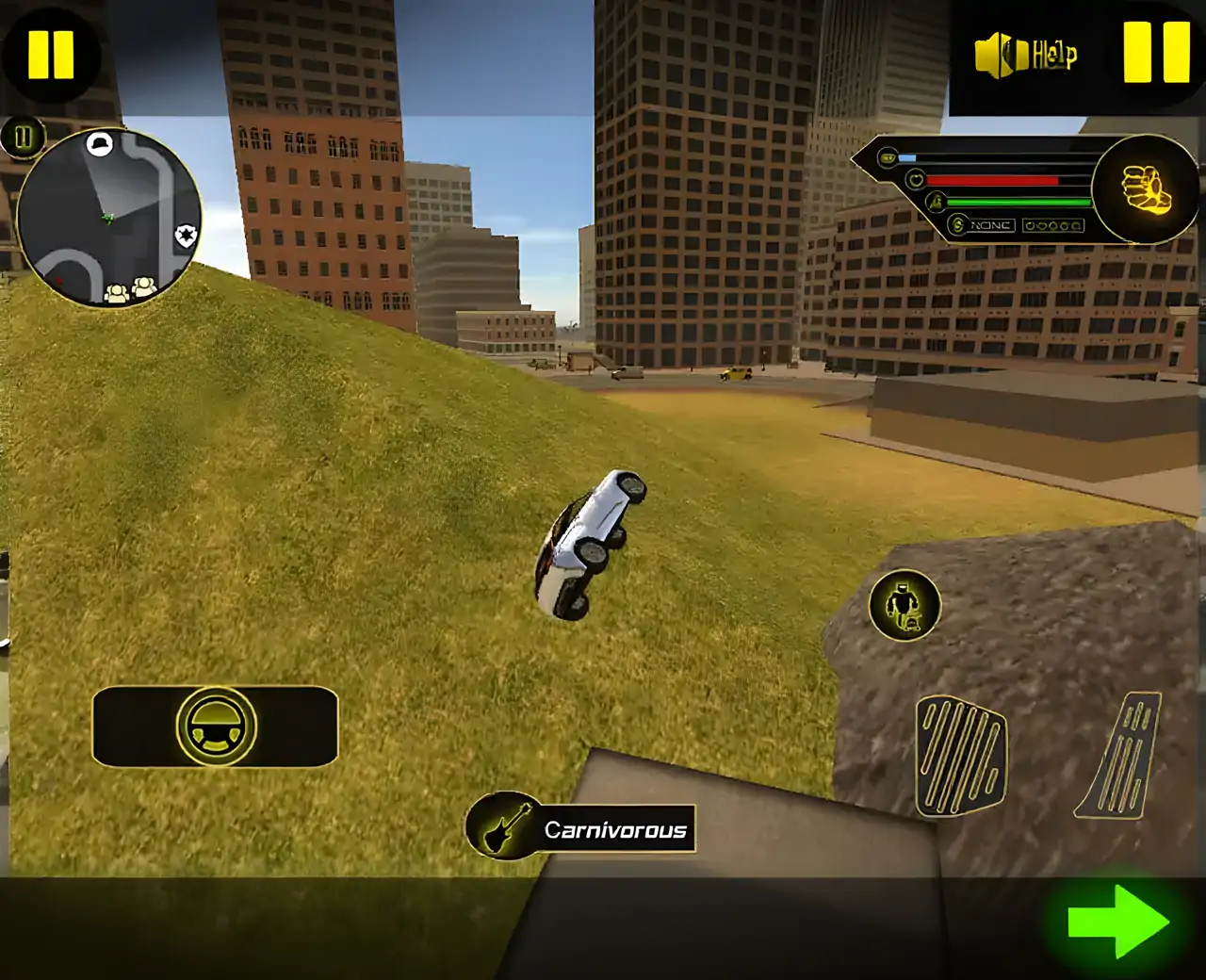This screenshot has width=1206, height=980.
Task: Tap the small pause icon beside the minimap
Action: coord(23,138)
